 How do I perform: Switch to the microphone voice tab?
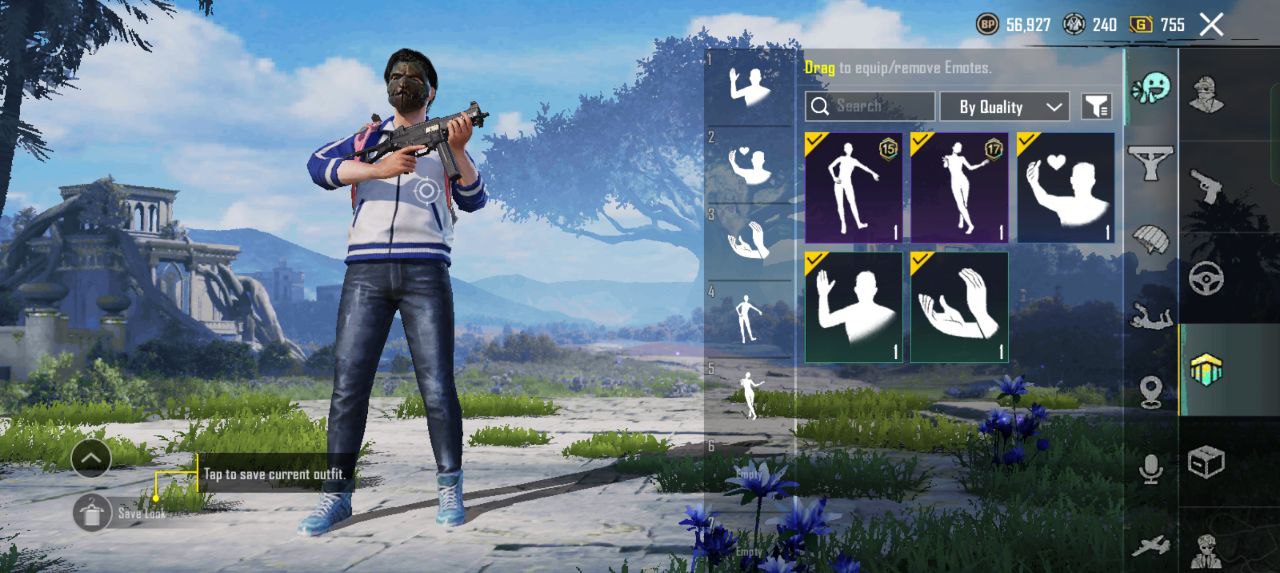[x=1151, y=468]
